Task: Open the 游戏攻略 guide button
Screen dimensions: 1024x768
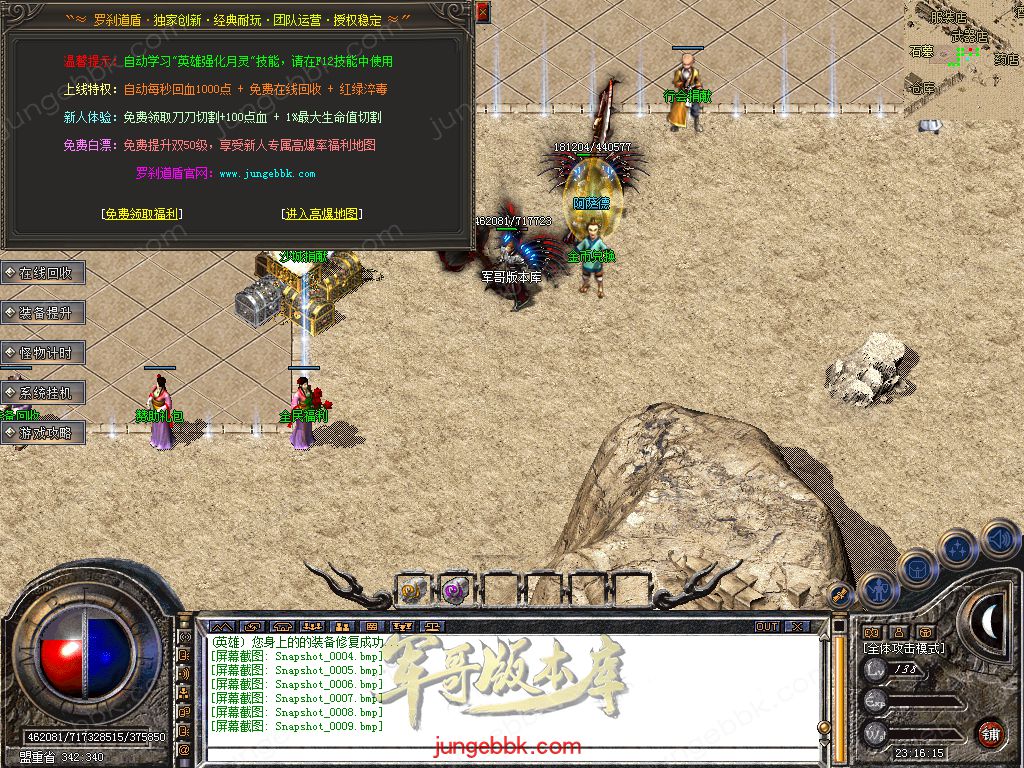Action: tap(44, 433)
